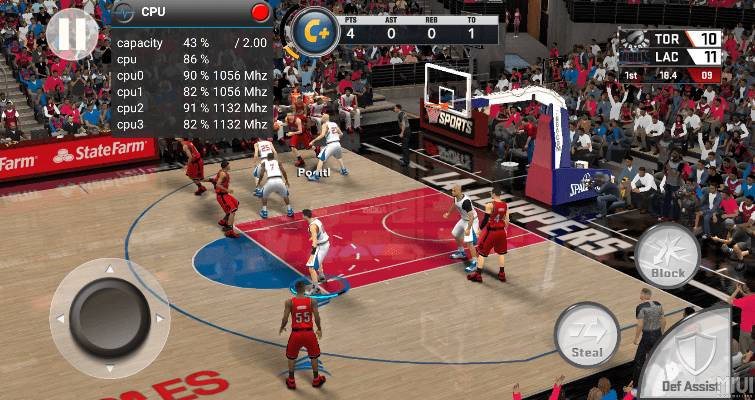Pause the game with the pause button
The height and width of the screenshot is (400, 755).
[x=71, y=34]
